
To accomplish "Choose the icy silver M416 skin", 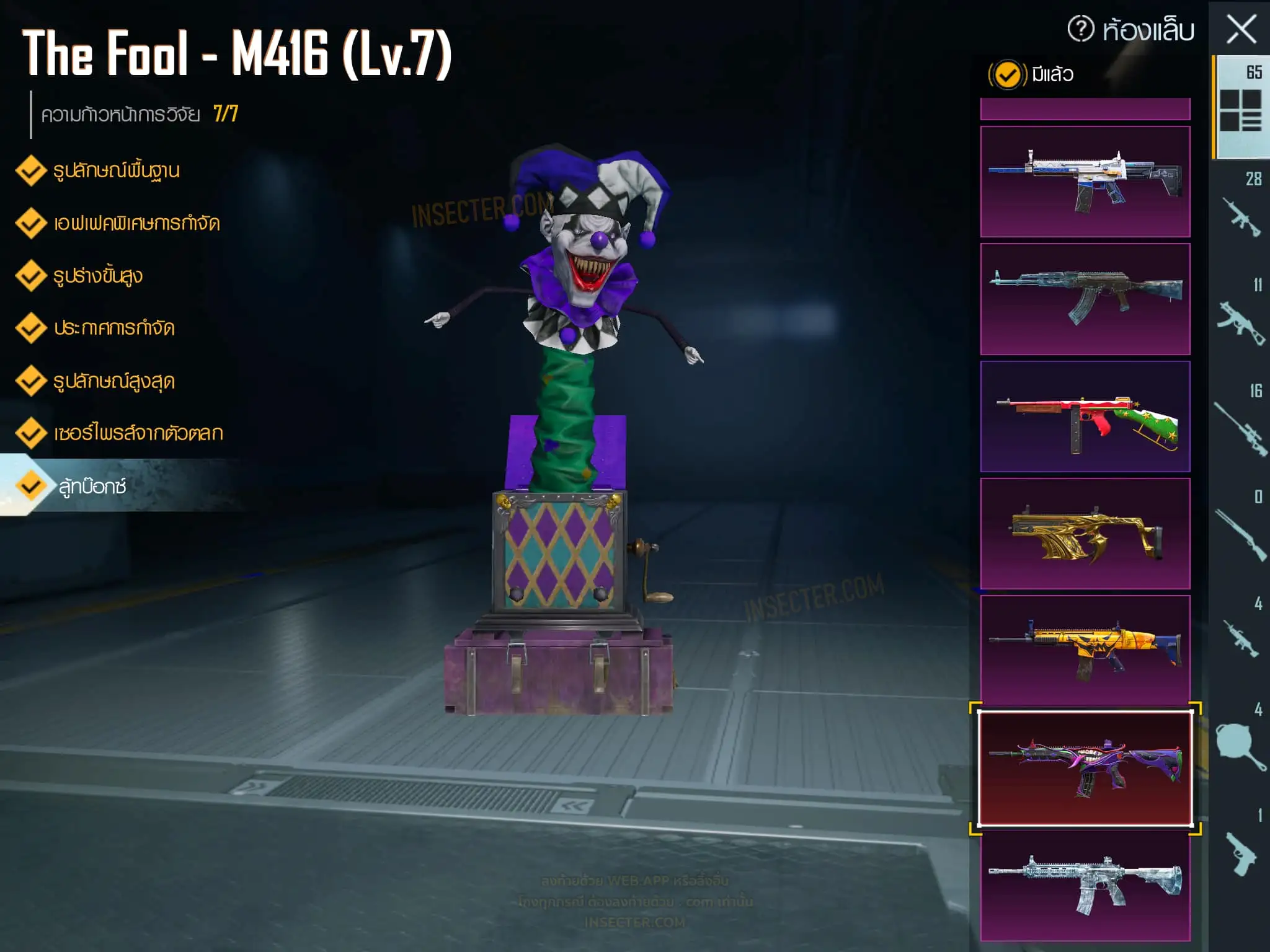I will [x=1085, y=886].
